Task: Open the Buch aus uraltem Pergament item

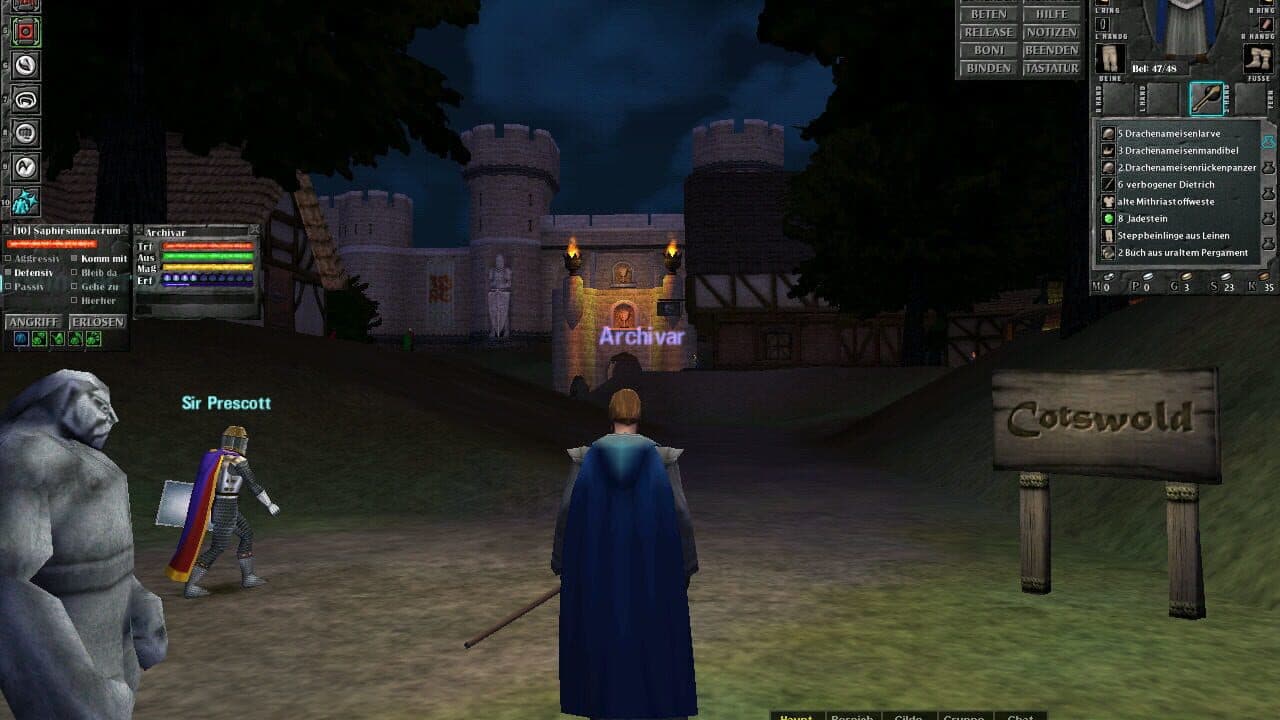Action: (x=1108, y=253)
